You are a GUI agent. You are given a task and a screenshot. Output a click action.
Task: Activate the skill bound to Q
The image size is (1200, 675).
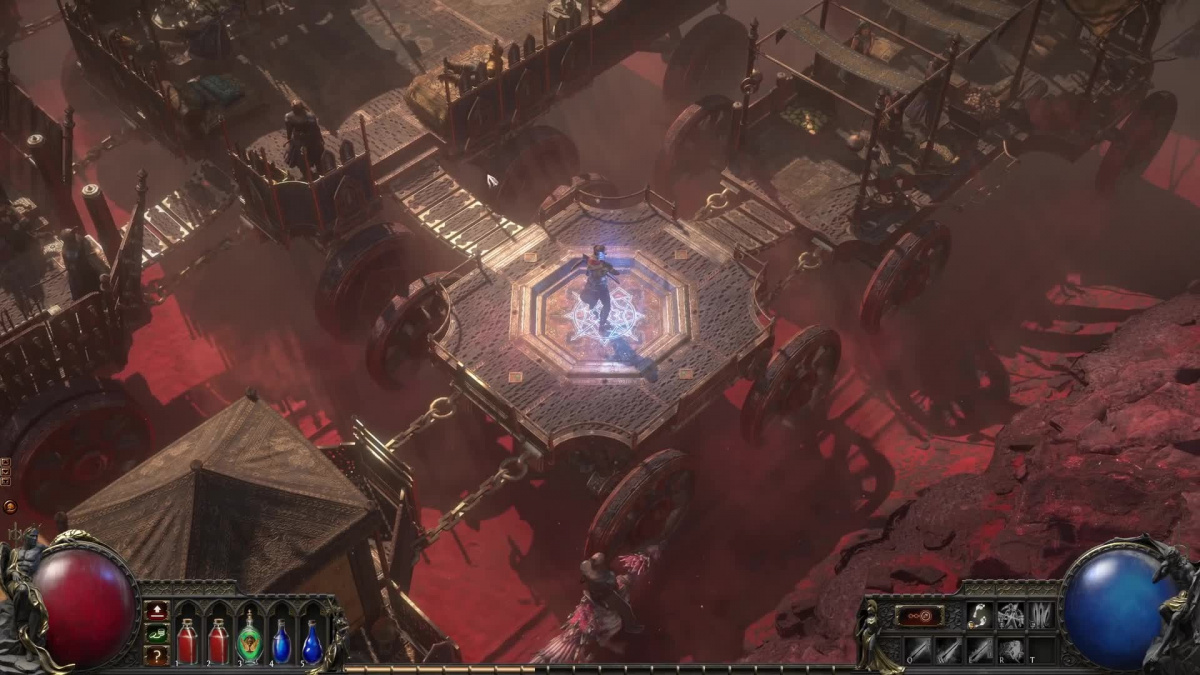click(x=918, y=650)
